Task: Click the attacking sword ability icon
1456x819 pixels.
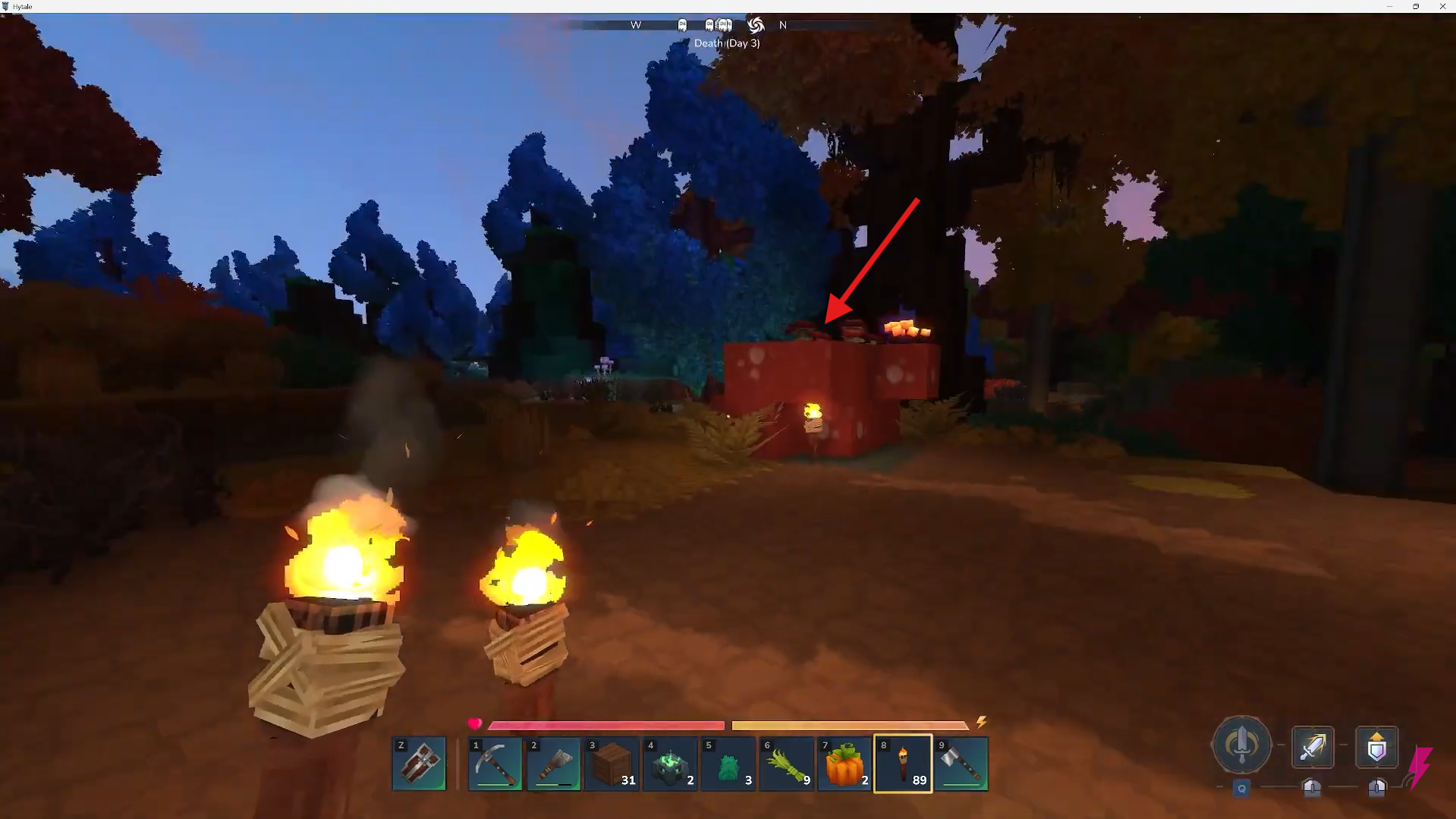Action: [x=1312, y=748]
